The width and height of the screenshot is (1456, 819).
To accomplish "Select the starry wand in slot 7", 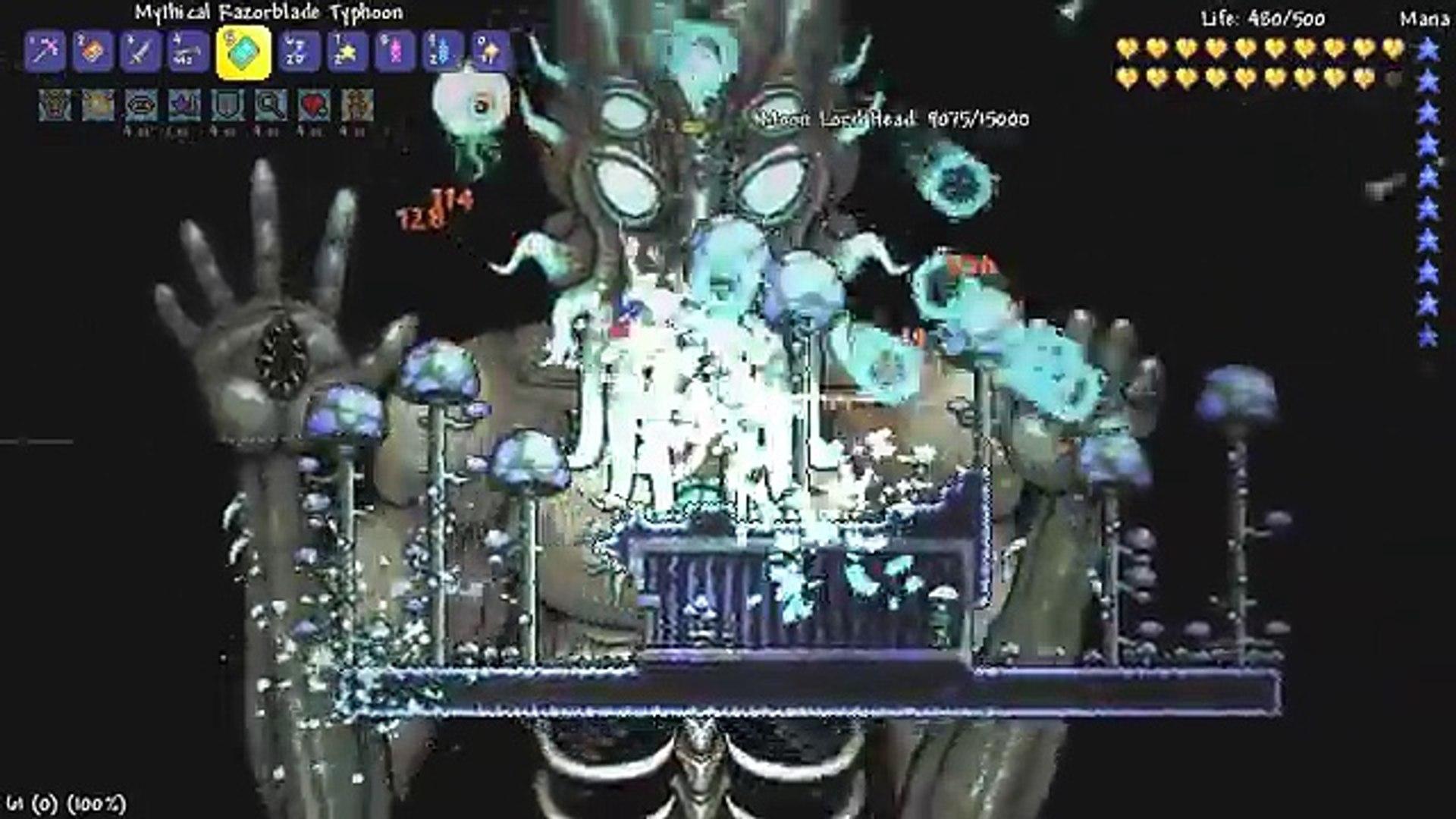I will (345, 53).
